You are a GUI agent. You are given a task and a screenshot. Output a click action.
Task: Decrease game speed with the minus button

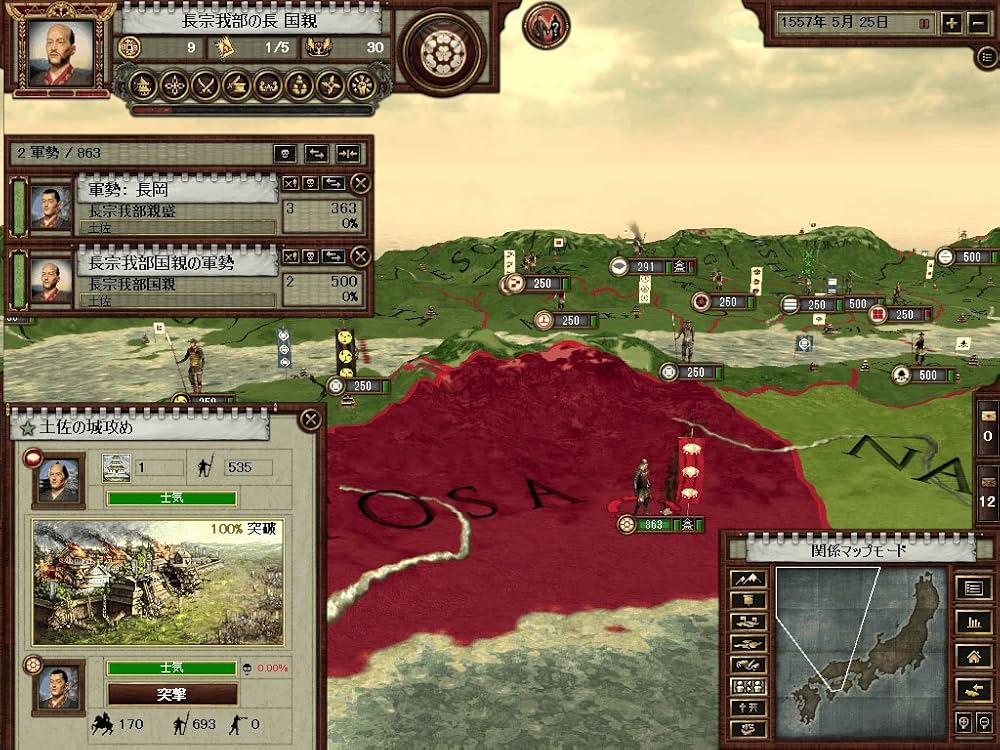click(979, 24)
